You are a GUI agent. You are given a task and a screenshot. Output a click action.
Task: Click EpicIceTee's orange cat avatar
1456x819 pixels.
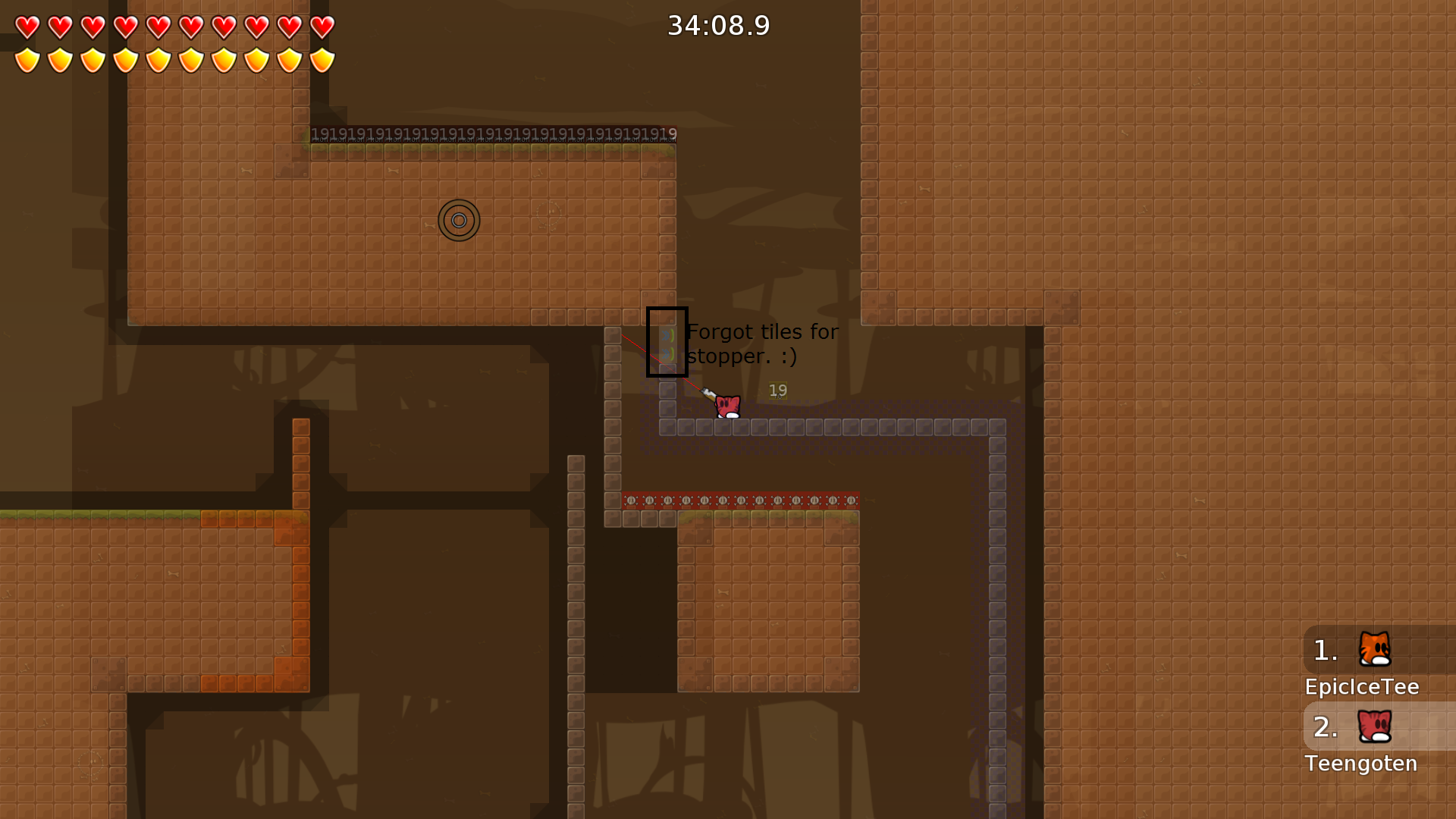1376,648
